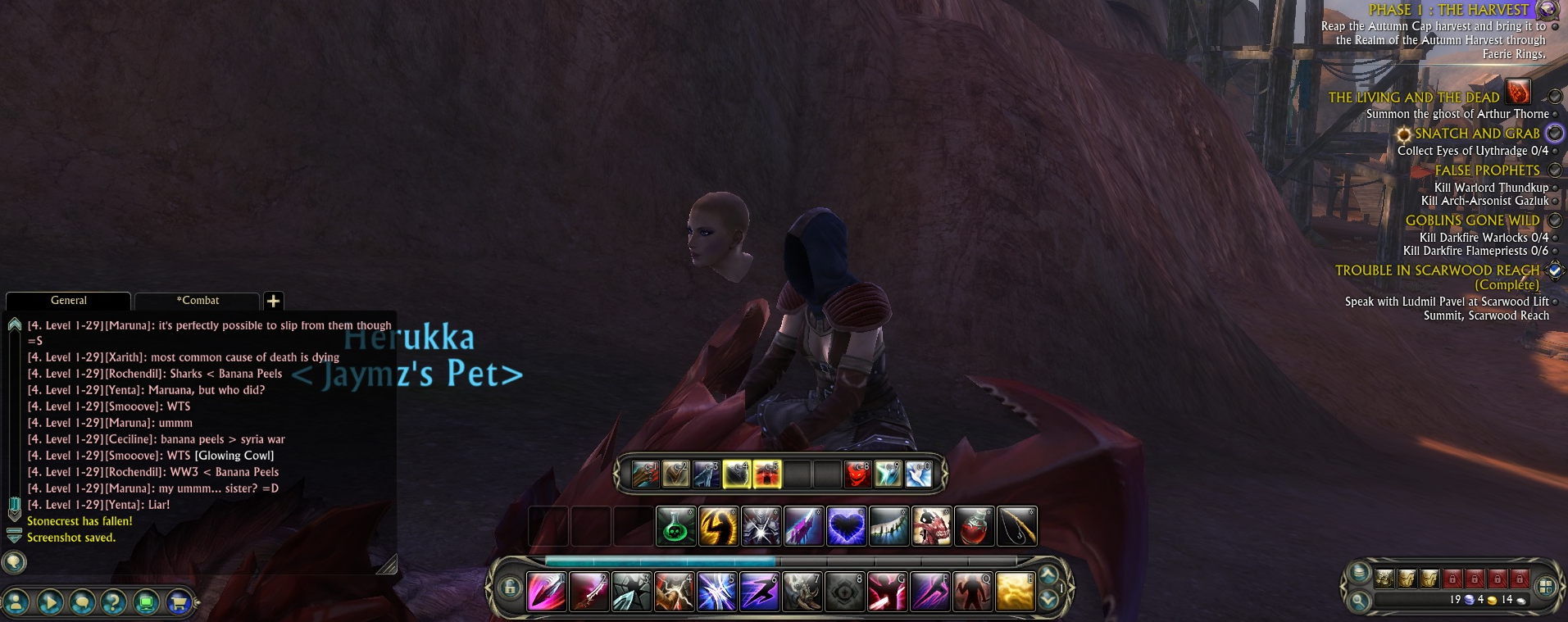Trigger the golden cloud ability in slot E
The image size is (1568, 622).
click(1015, 592)
